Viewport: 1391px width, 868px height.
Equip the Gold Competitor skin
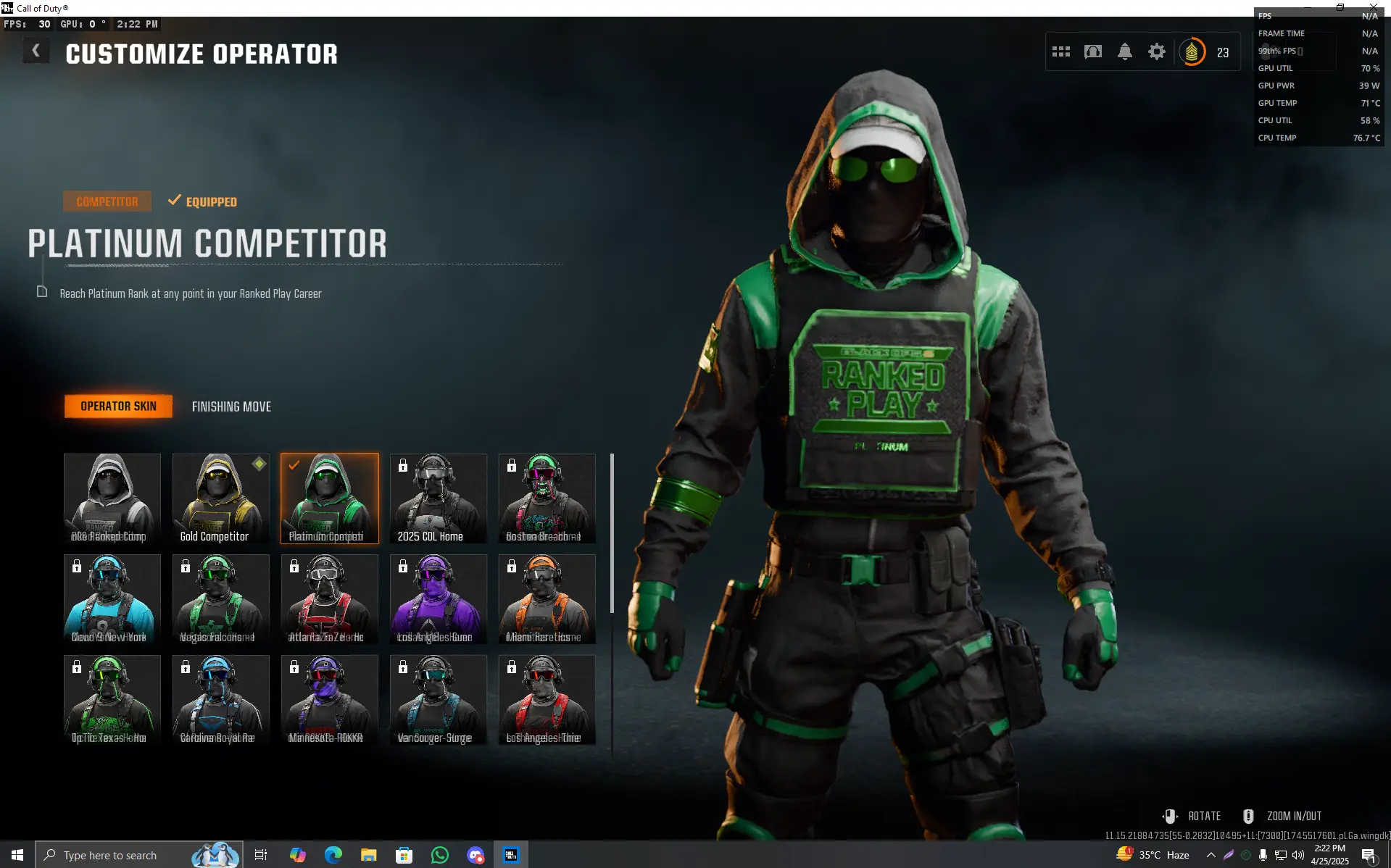pos(220,498)
